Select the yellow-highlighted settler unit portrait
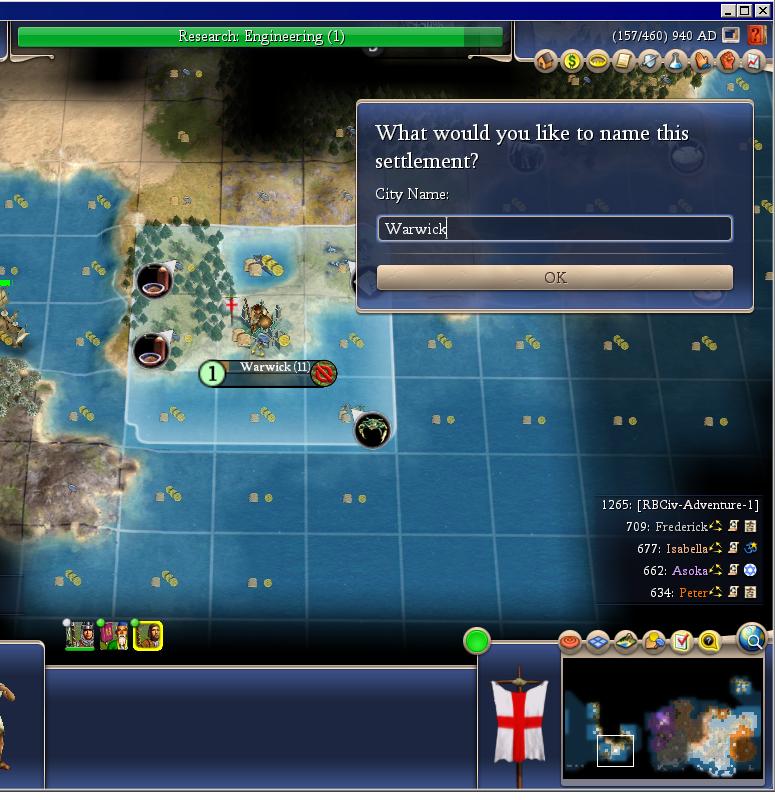 148,635
